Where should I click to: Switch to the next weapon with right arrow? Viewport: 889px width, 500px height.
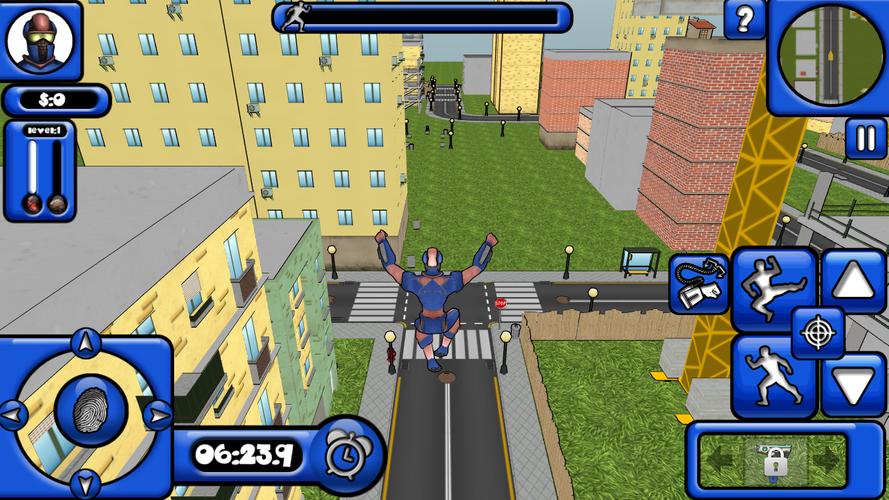pos(826,462)
